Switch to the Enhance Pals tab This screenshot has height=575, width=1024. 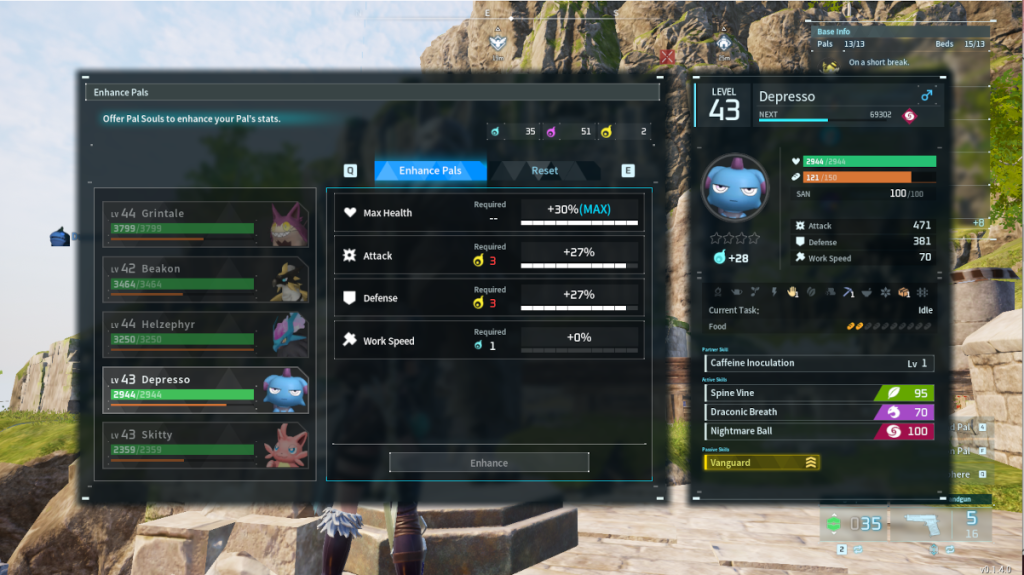[430, 171]
